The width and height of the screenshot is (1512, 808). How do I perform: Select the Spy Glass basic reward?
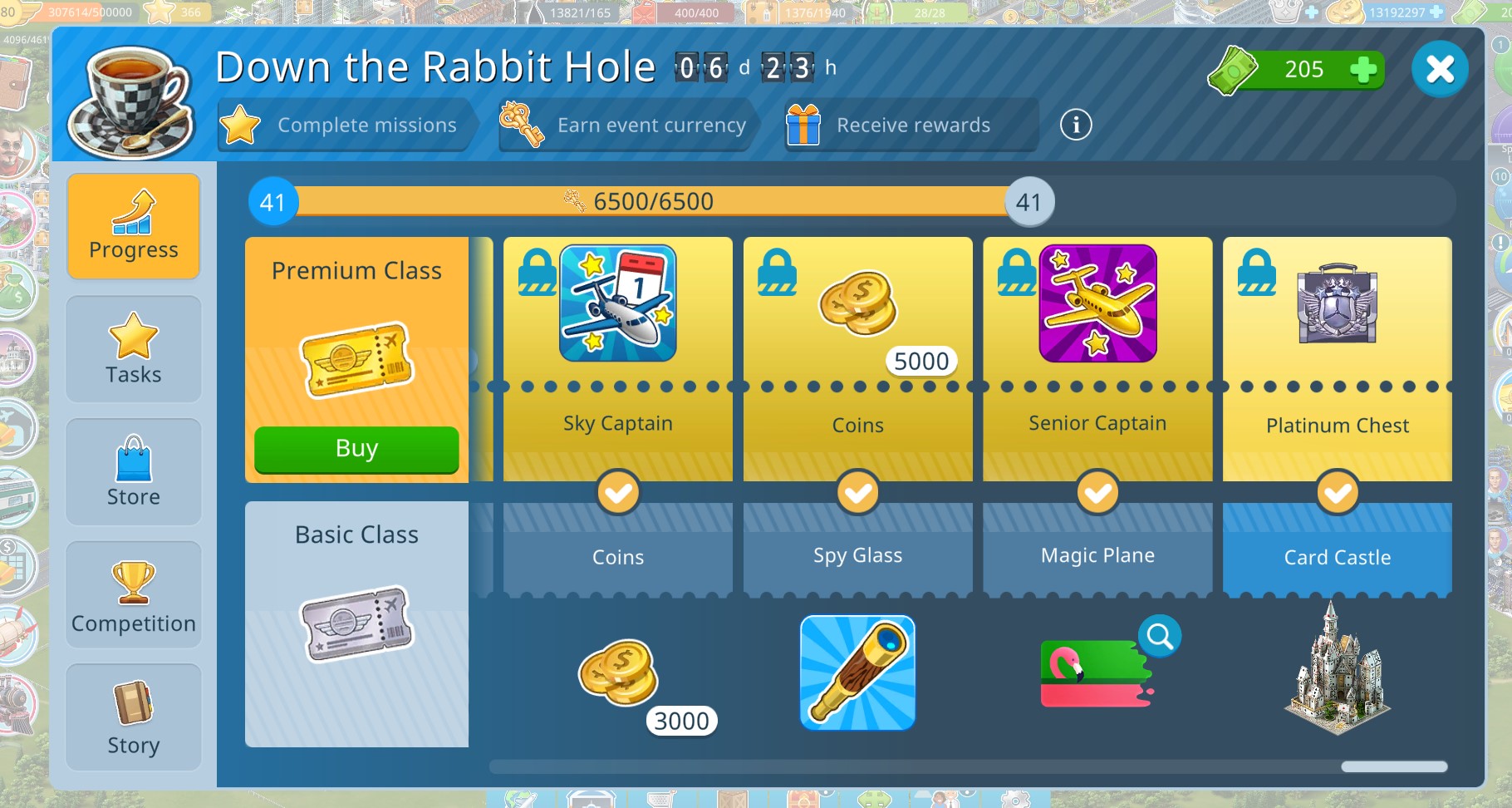(x=857, y=673)
